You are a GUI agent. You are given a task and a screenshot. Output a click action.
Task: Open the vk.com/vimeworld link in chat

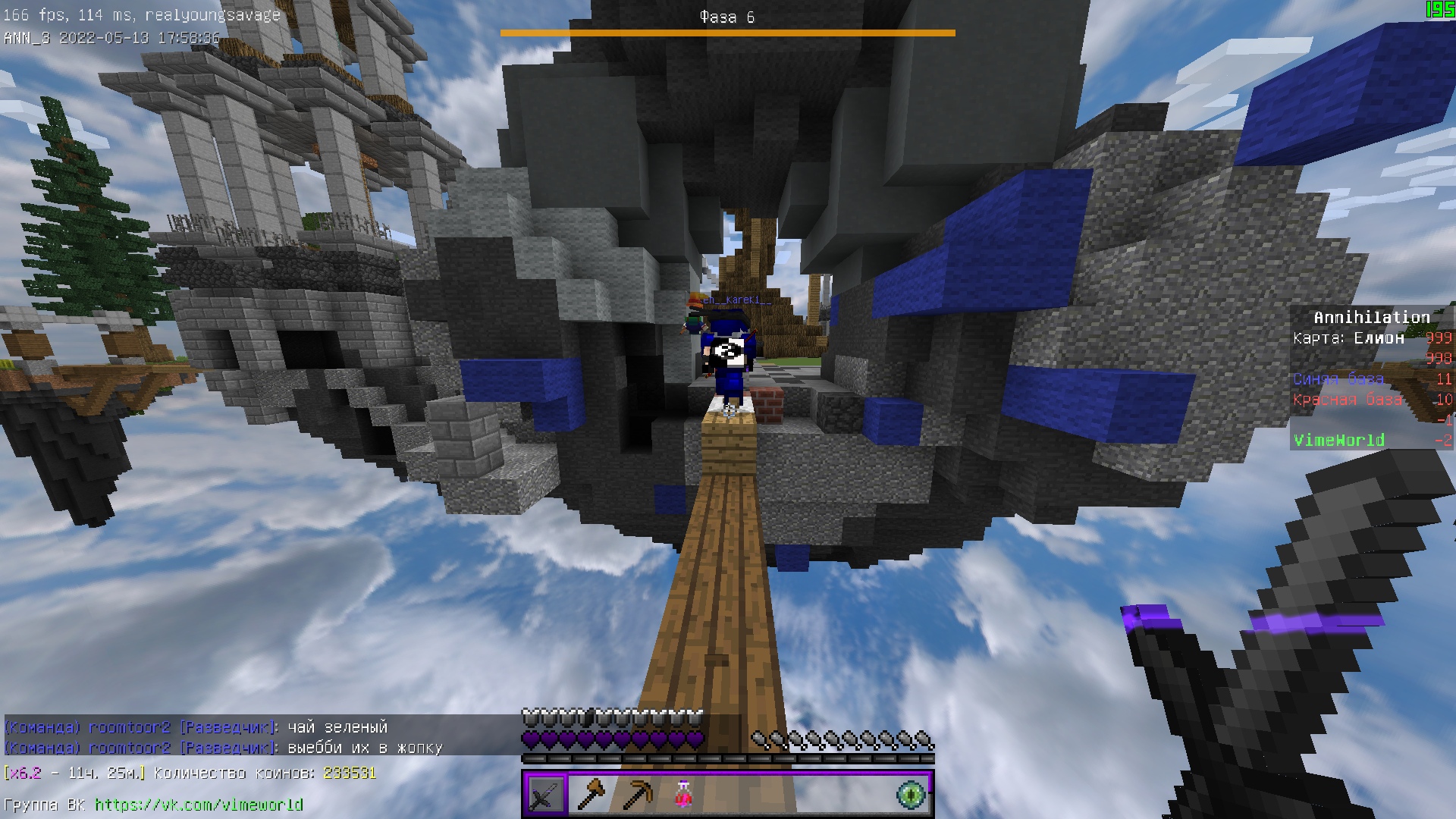199,805
